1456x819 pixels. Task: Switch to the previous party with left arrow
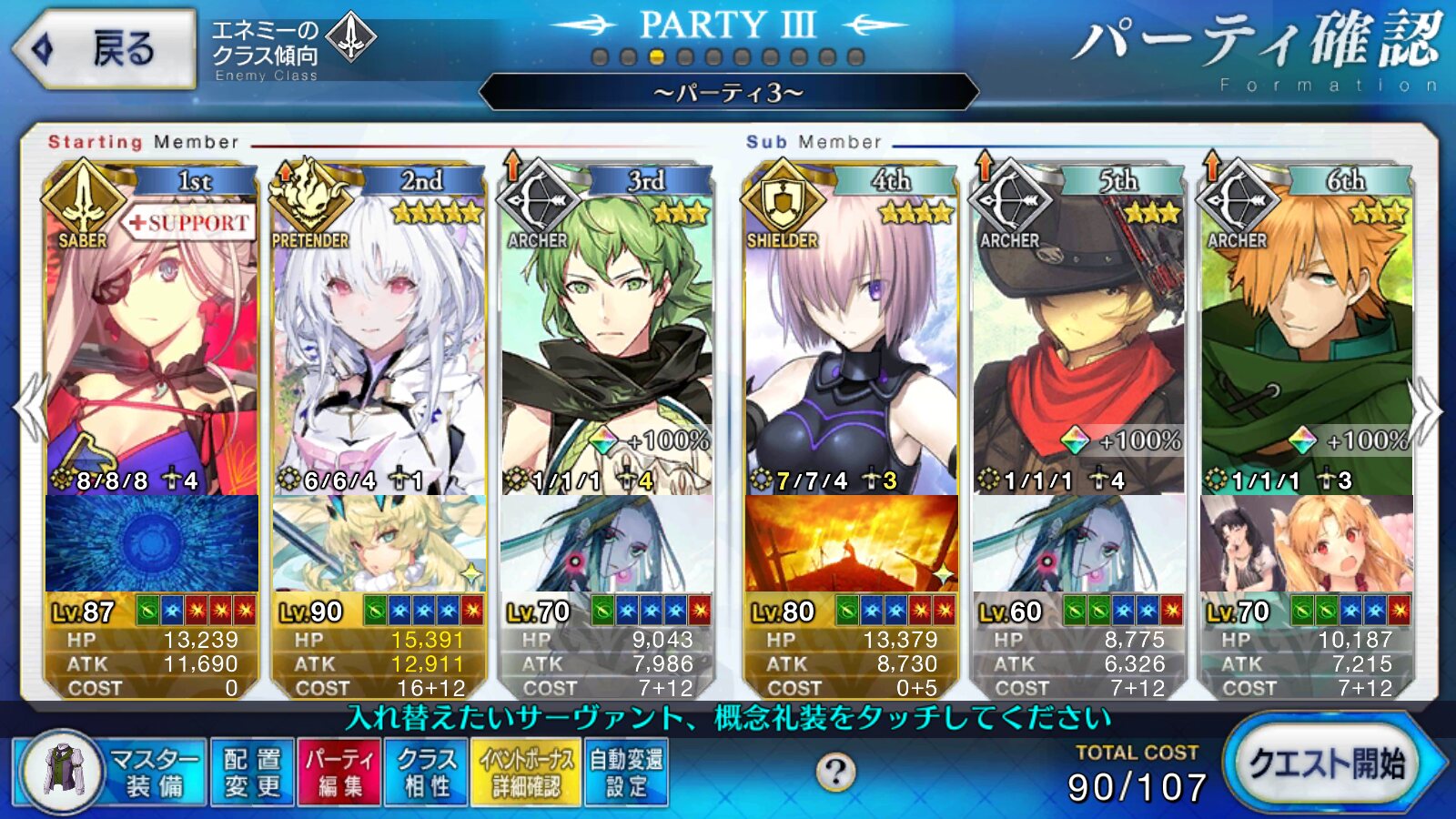point(30,409)
